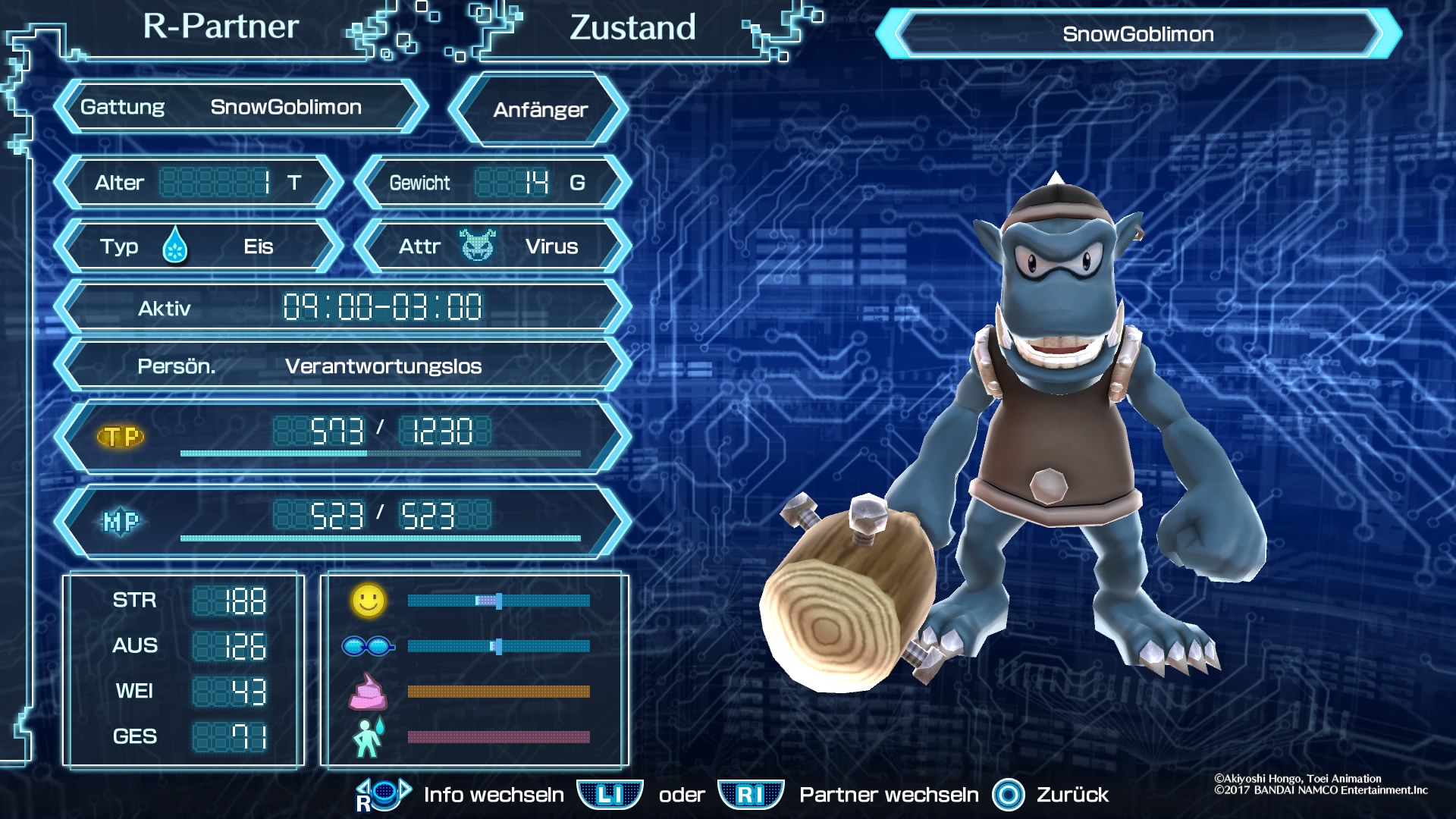The height and width of the screenshot is (819, 1456).
Task: Select the yellow smiley mood icon
Action: click(x=369, y=600)
